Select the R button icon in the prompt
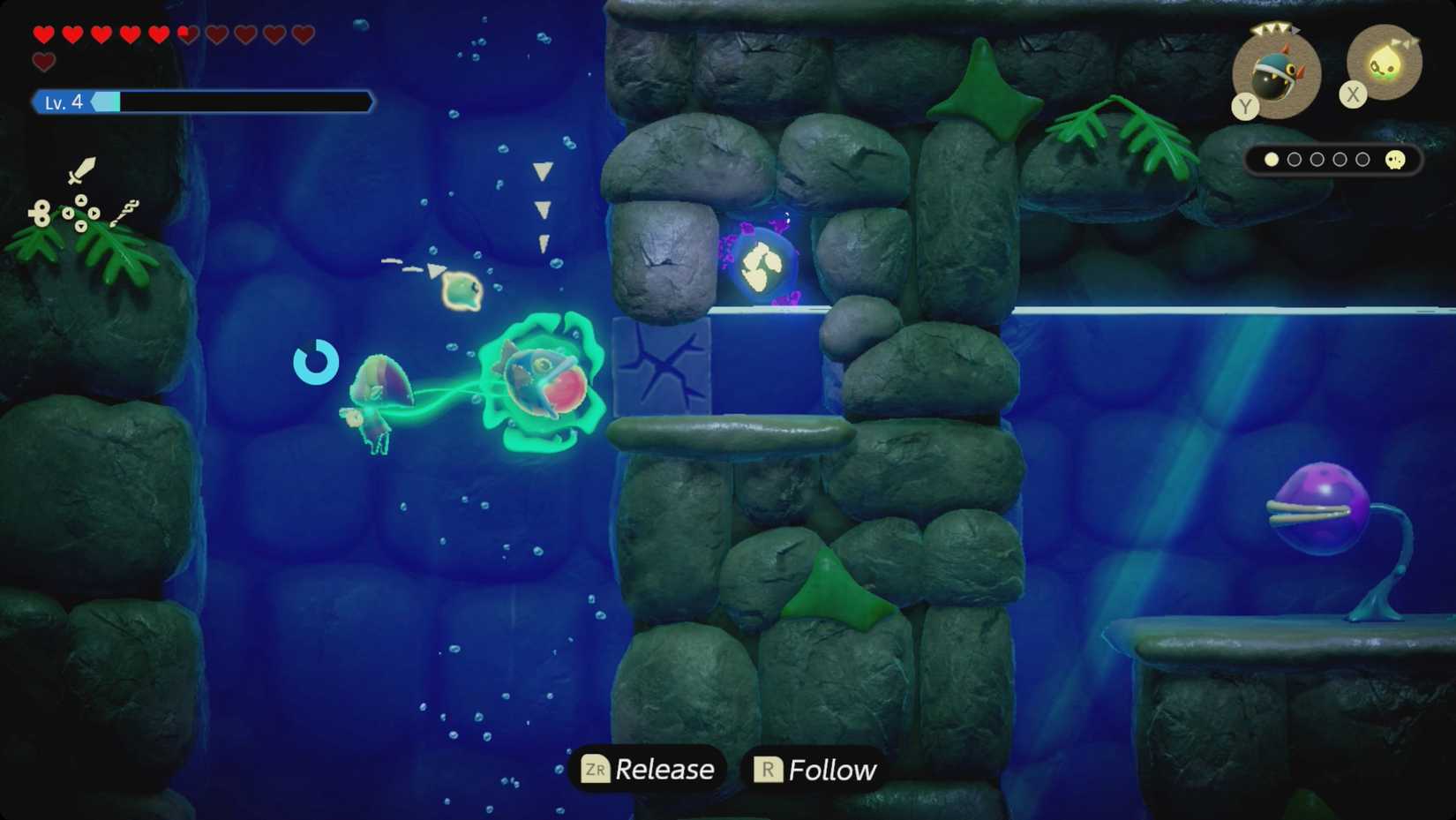The image size is (1456, 820). tap(769, 769)
